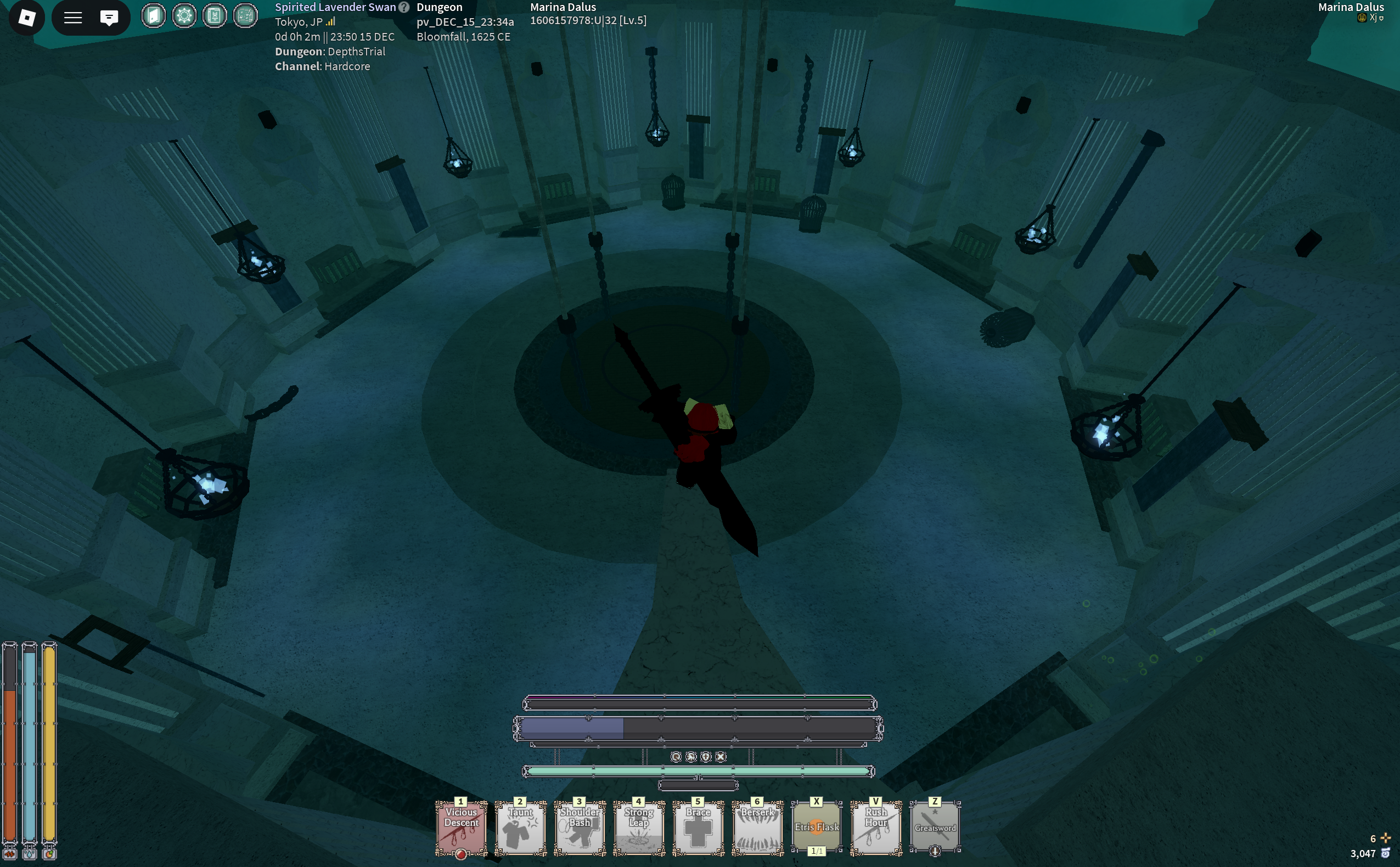Image resolution: width=1400 pixels, height=867 pixels.
Task: Choose the Berserk ability
Action: click(x=757, y=827)
